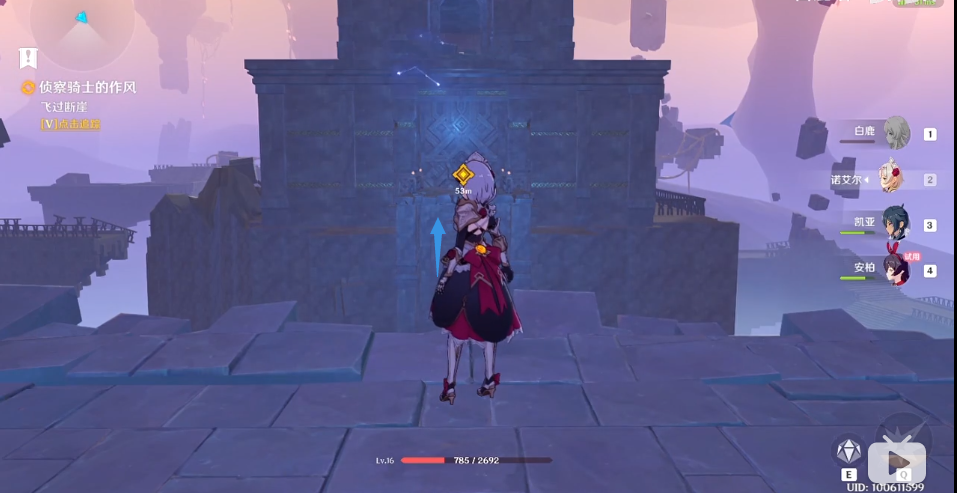Activate the crystal elemental skill icon
957x493 pixels.
(x=848, y=452)
